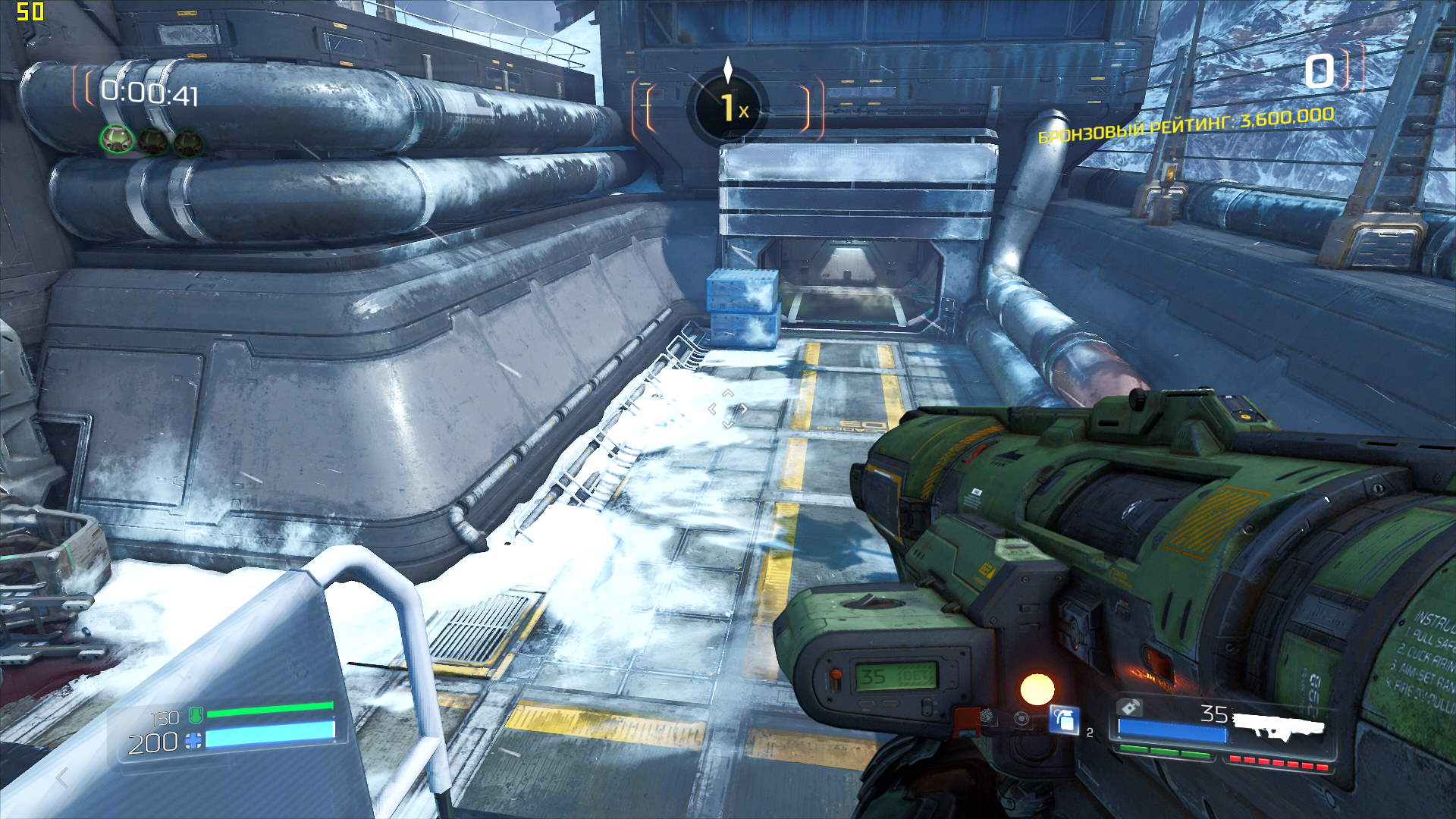Viewport: 1456px width, 819px height.
Task: Click the 1x score multiplier medallion
Action: click(x=728, y=107)
